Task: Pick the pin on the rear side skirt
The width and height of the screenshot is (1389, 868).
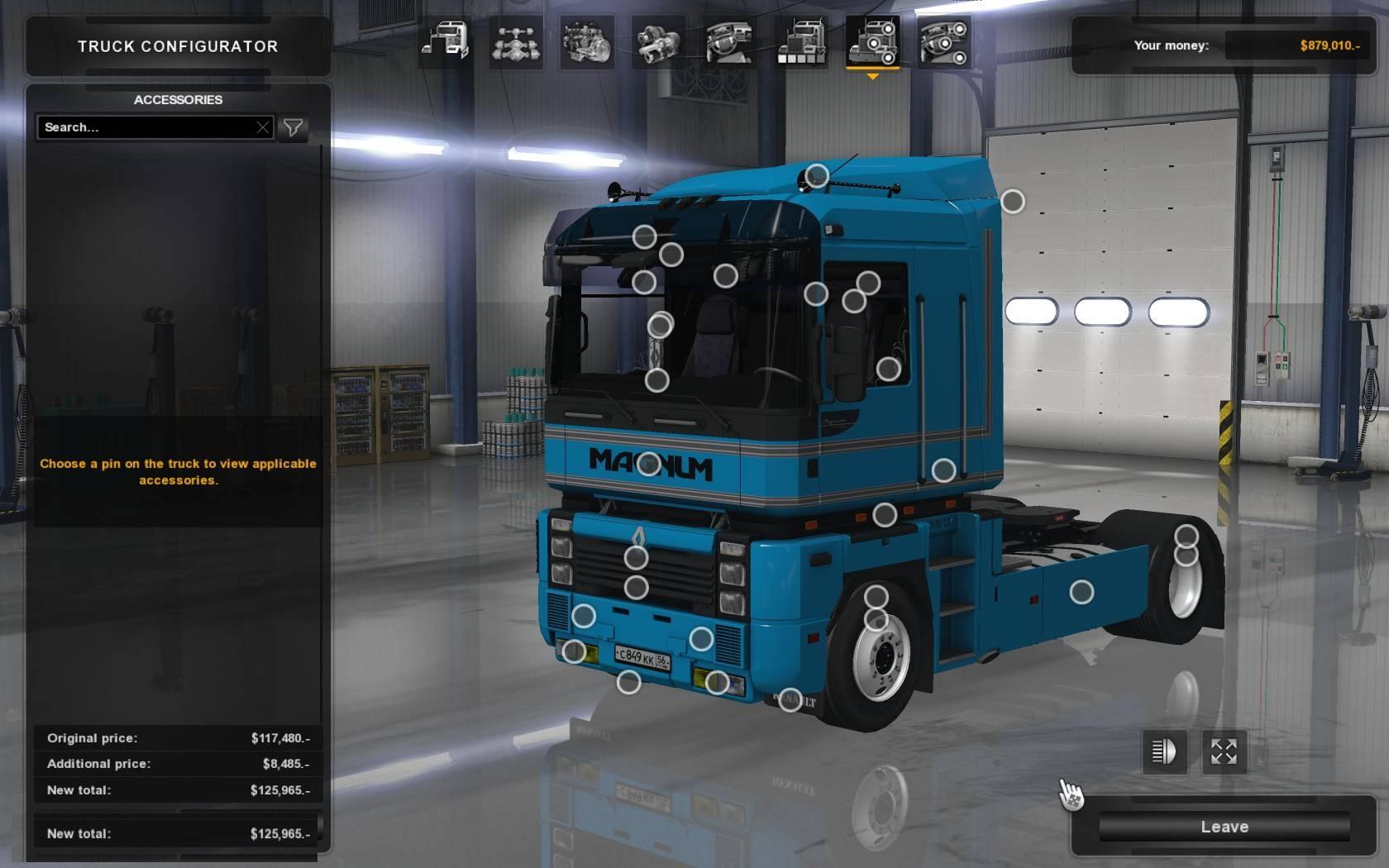Action: [1081, 592]
